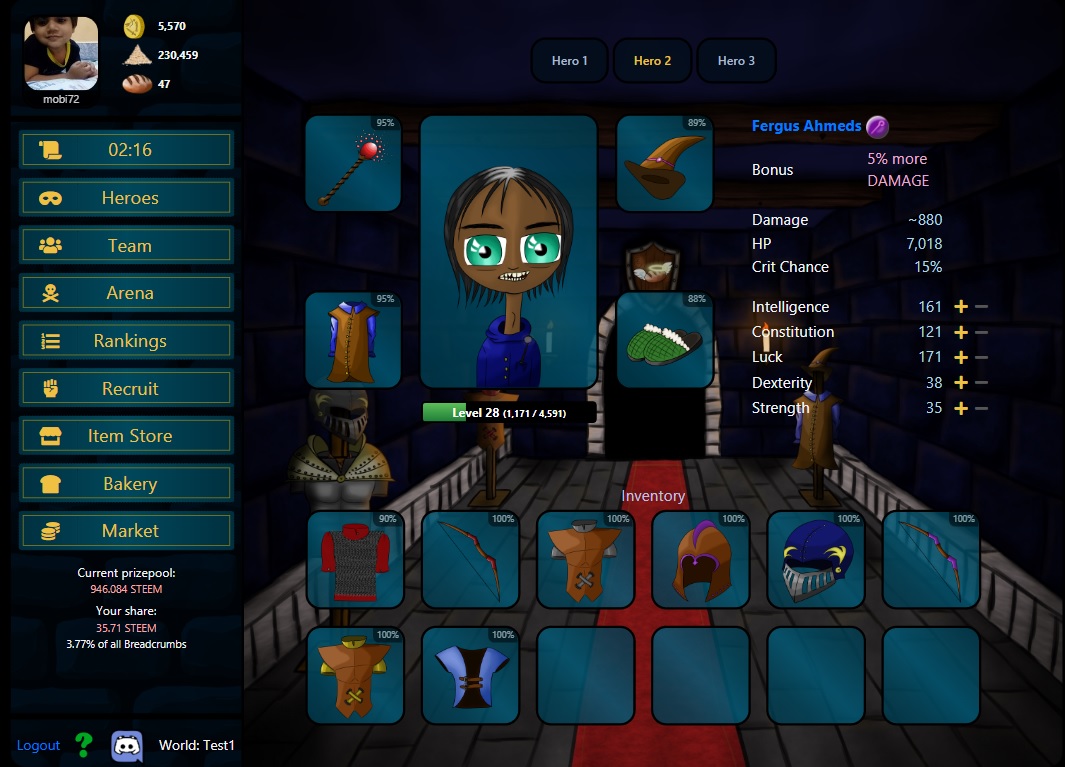Viewport: 1065px width, 767px height.
Task: Add a point to Luck
Action: [x=961, y=357]
